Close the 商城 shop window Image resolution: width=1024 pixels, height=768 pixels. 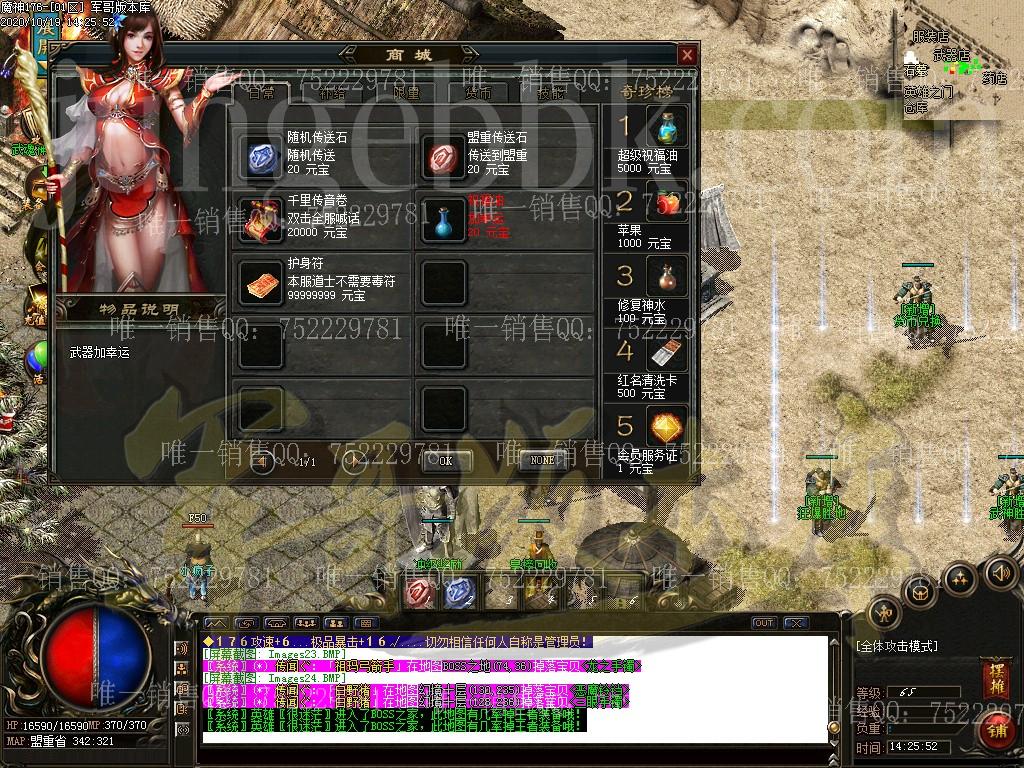(687, 55)
